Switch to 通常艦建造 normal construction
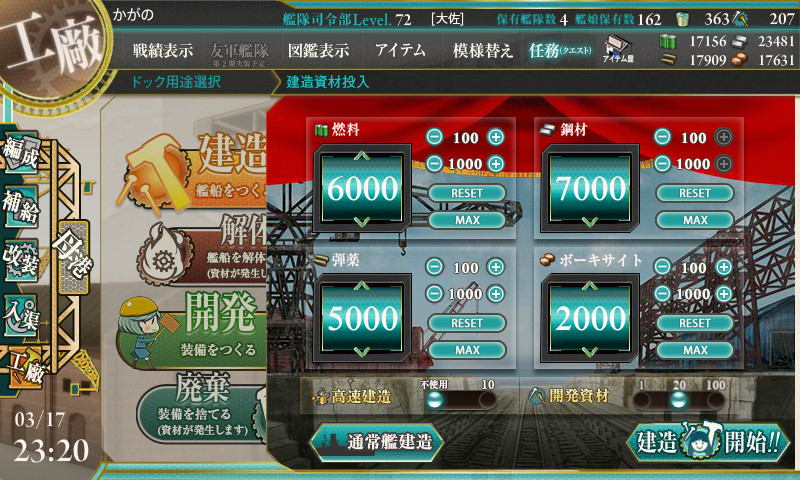Viewport: 800px width, 480px height. (376, 441)
